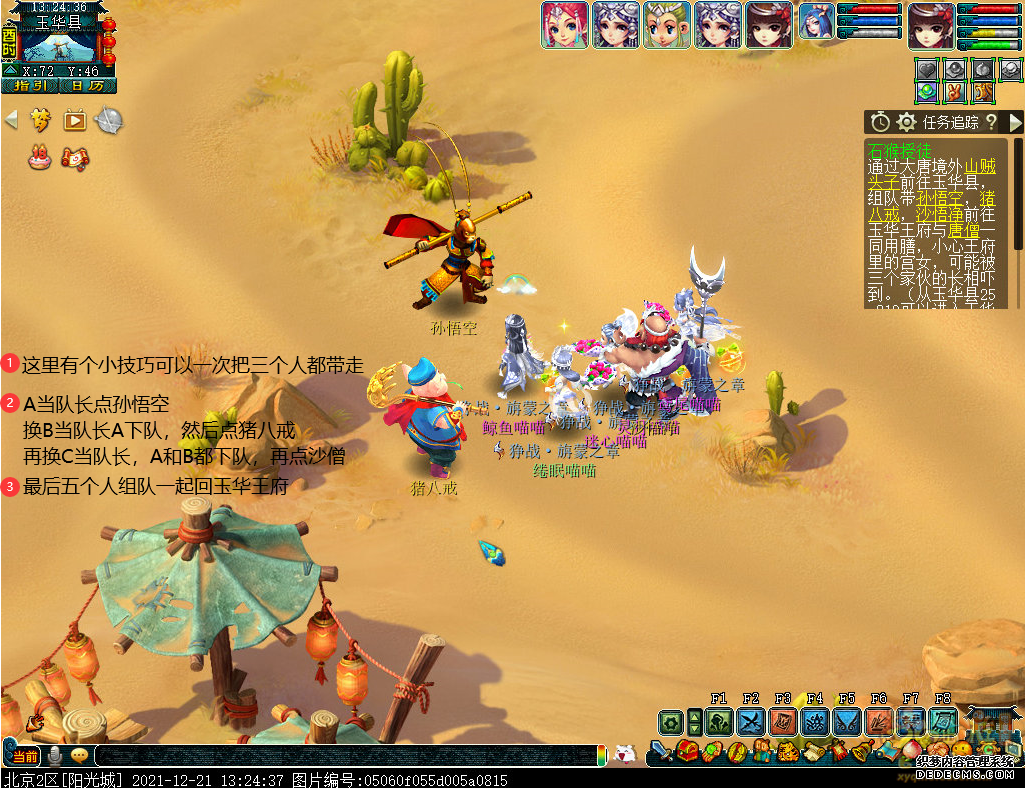This screenshot has height=789, width=1025.
Task: Activate the F5 wings skill
Action: (x=846, y=722)
